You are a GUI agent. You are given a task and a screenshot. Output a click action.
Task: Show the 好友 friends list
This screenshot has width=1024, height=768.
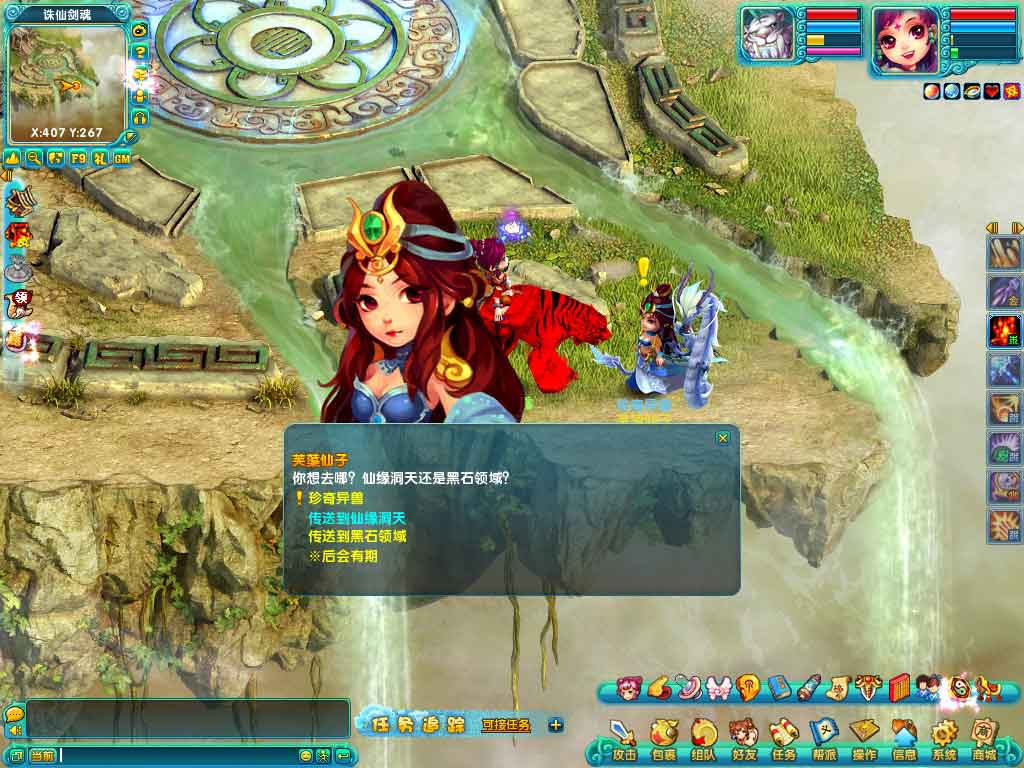743,738
